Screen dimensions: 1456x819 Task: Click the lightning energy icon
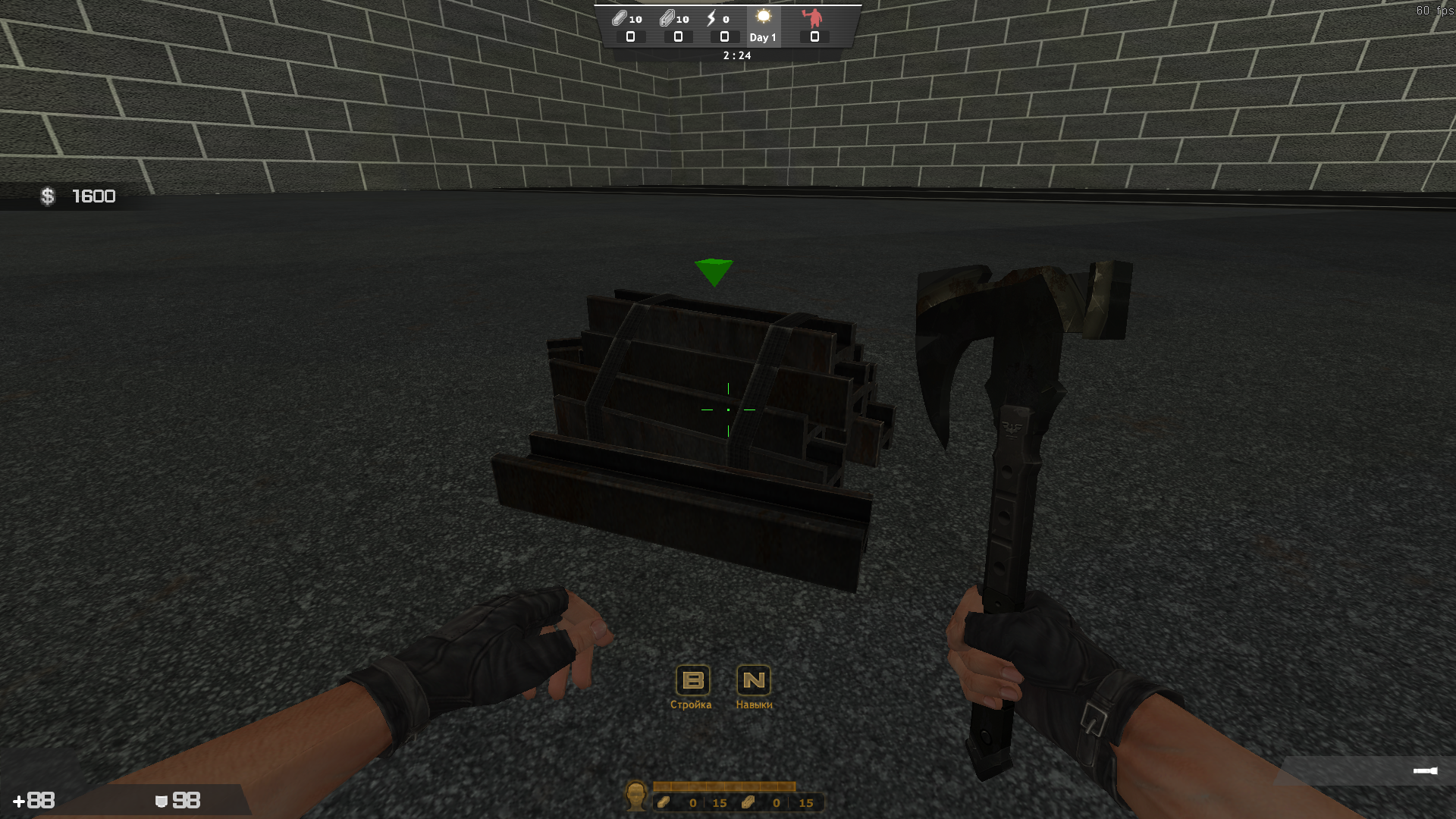711,17
